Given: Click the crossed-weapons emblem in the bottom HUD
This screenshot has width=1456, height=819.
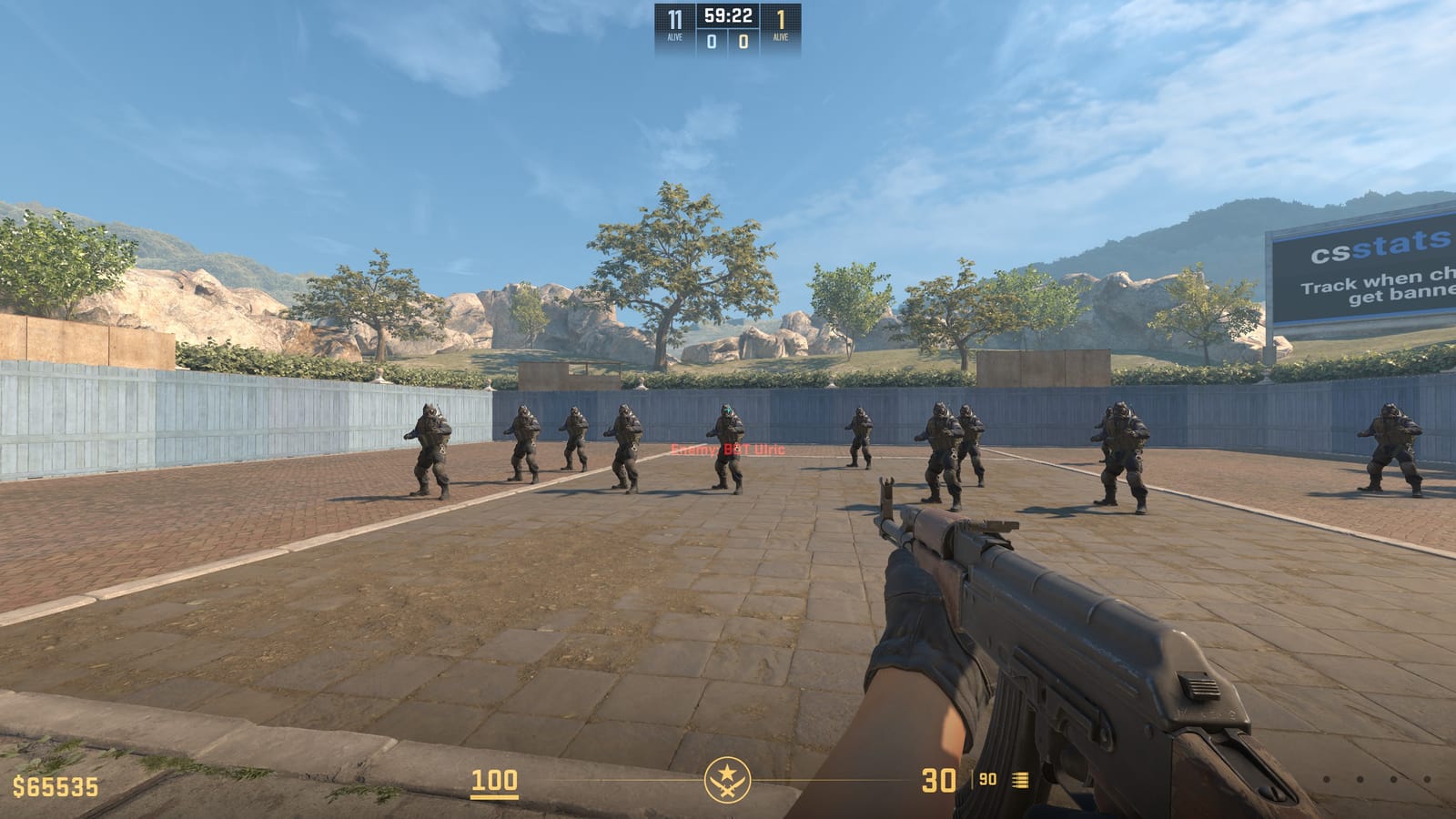Looking at the screenshot, I should tap(728, 781).
